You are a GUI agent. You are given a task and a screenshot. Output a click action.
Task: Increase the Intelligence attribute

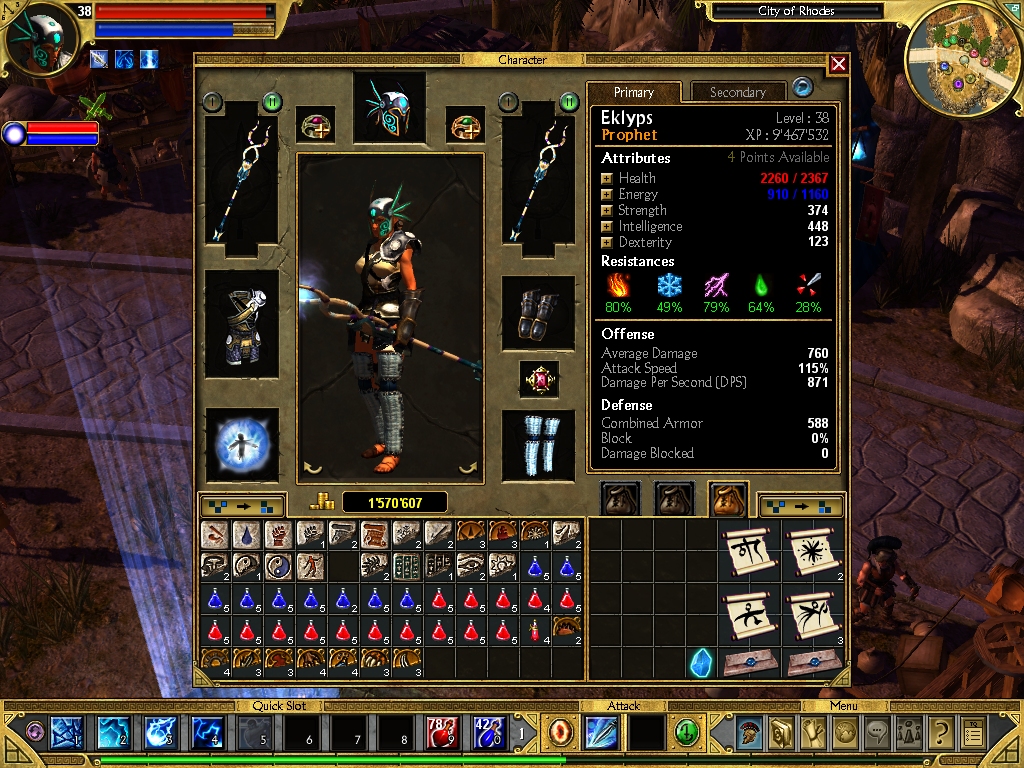pos(606,227)
